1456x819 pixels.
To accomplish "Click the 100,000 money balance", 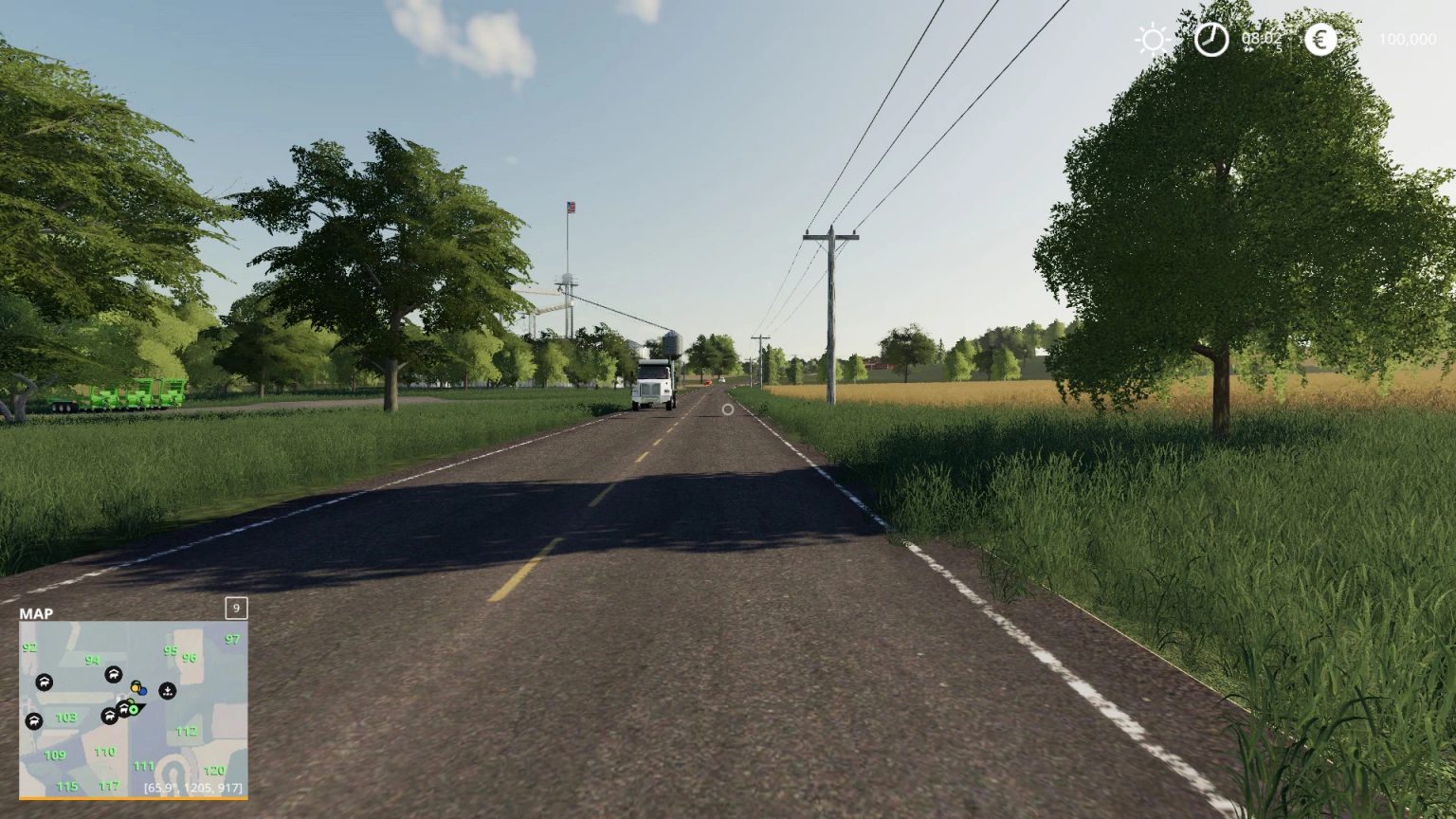I will 1408,39.
